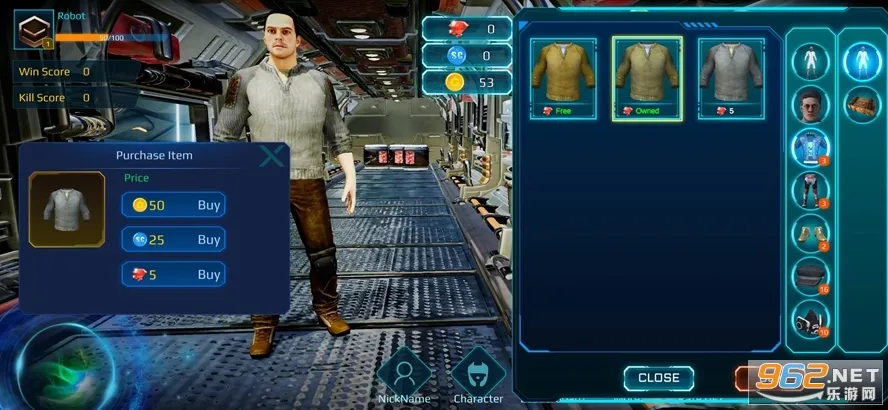Buy the shirt for 25 blue coins

tap(173, 240)
